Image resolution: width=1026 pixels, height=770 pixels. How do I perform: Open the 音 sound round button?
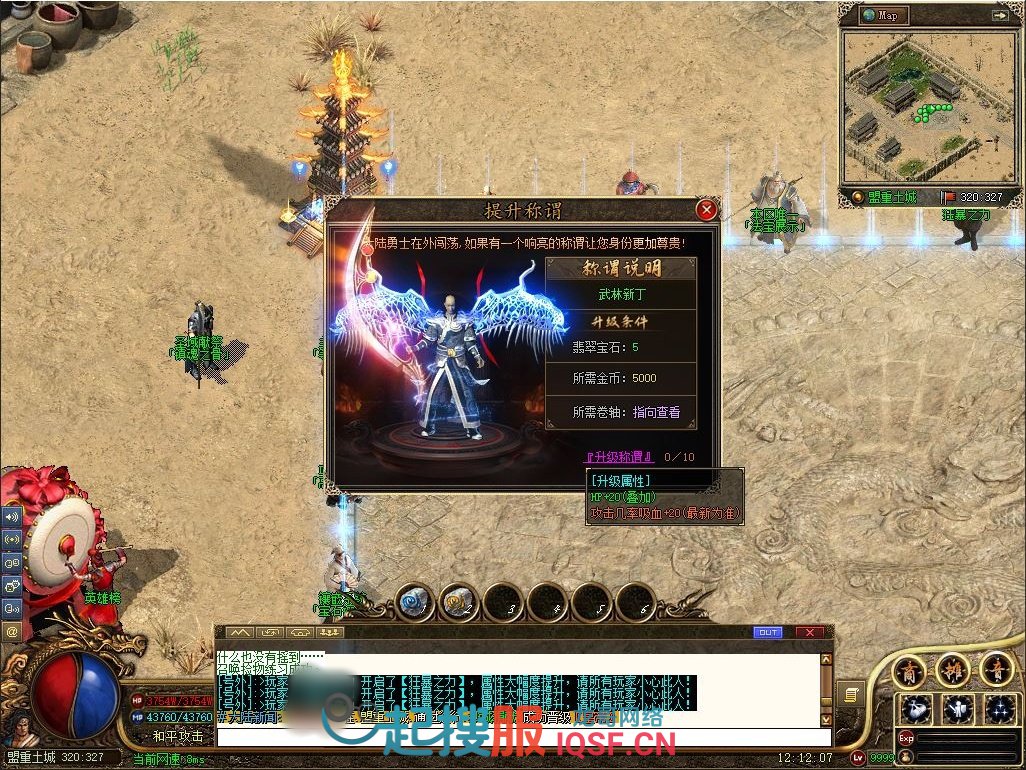click(x=996, y=668)
